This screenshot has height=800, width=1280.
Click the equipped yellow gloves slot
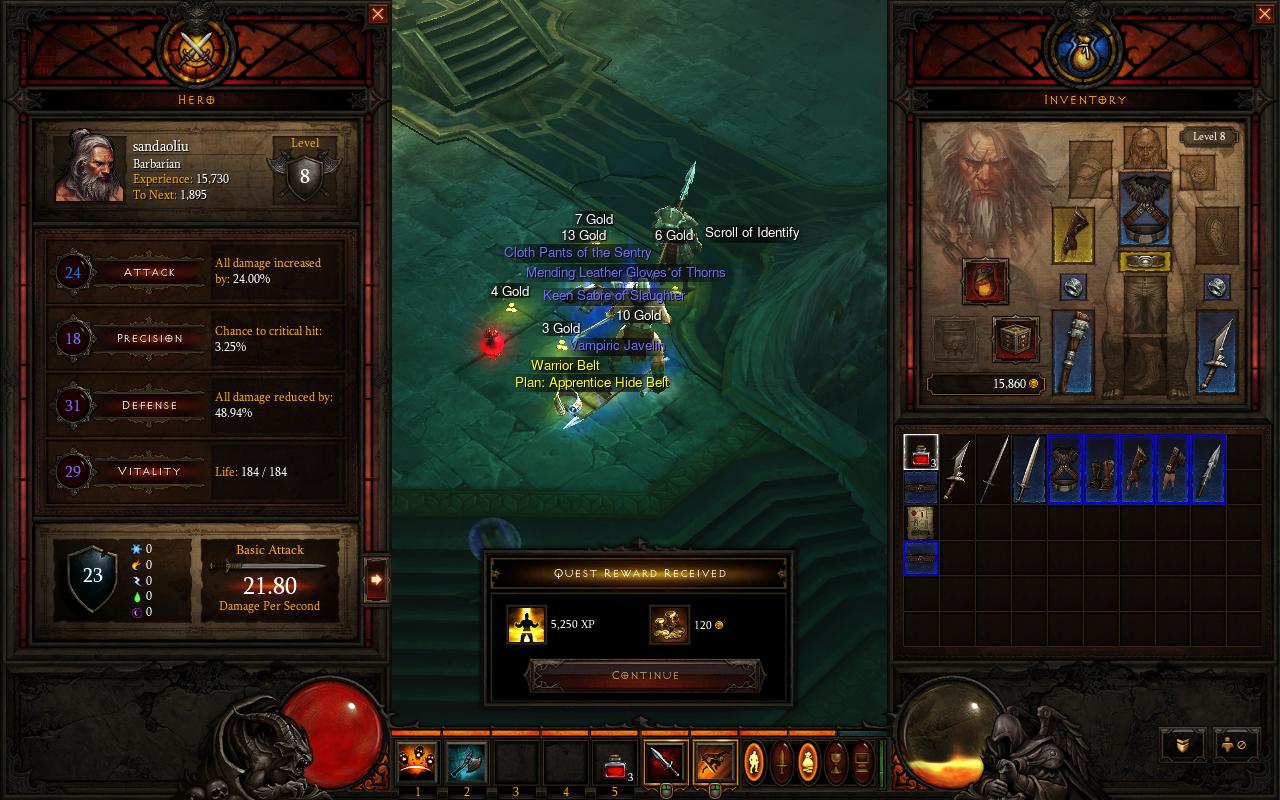coord(1072,235)
